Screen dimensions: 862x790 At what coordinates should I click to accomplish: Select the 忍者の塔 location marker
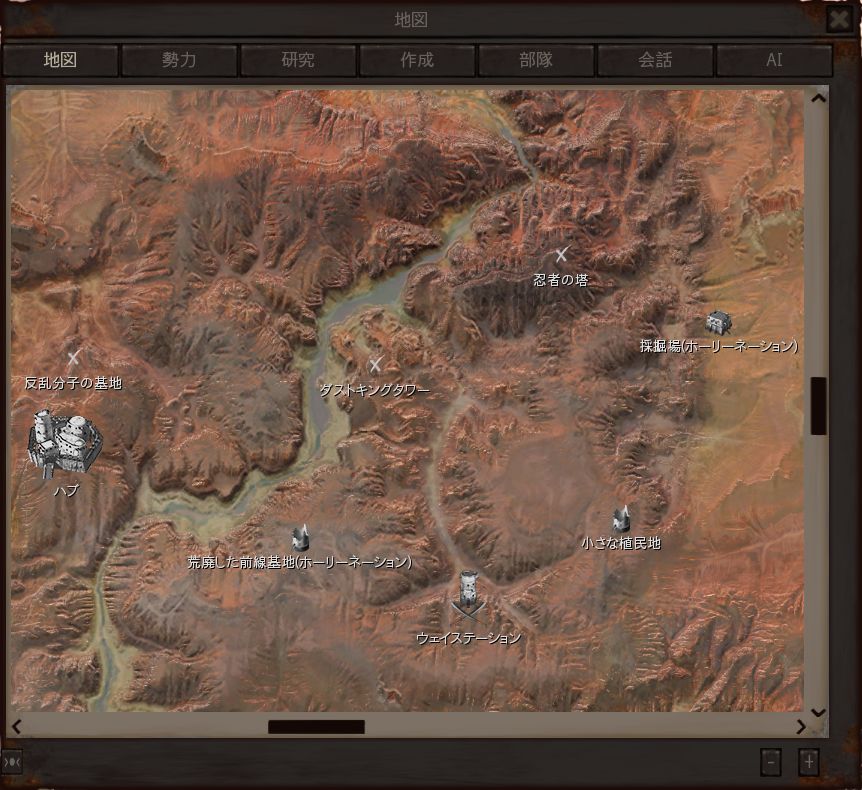561,255
